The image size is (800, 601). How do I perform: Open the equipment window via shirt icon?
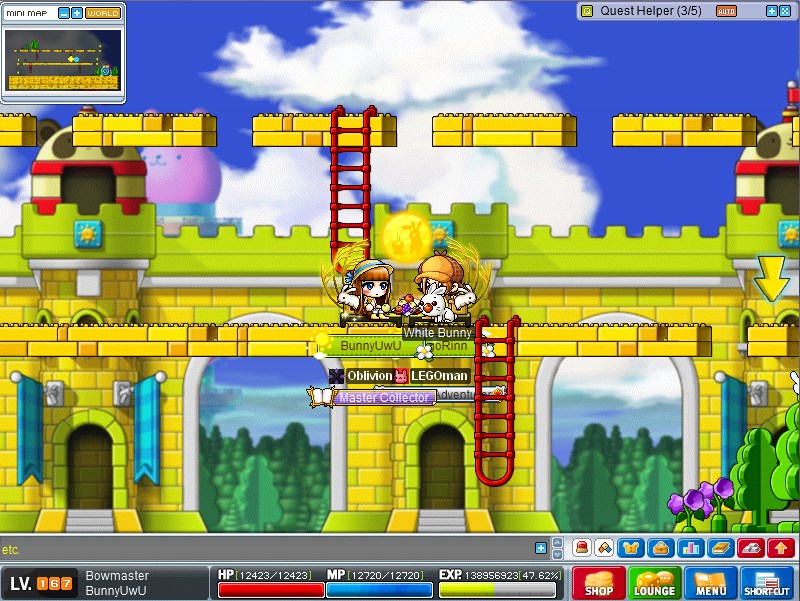coord(631,548)
